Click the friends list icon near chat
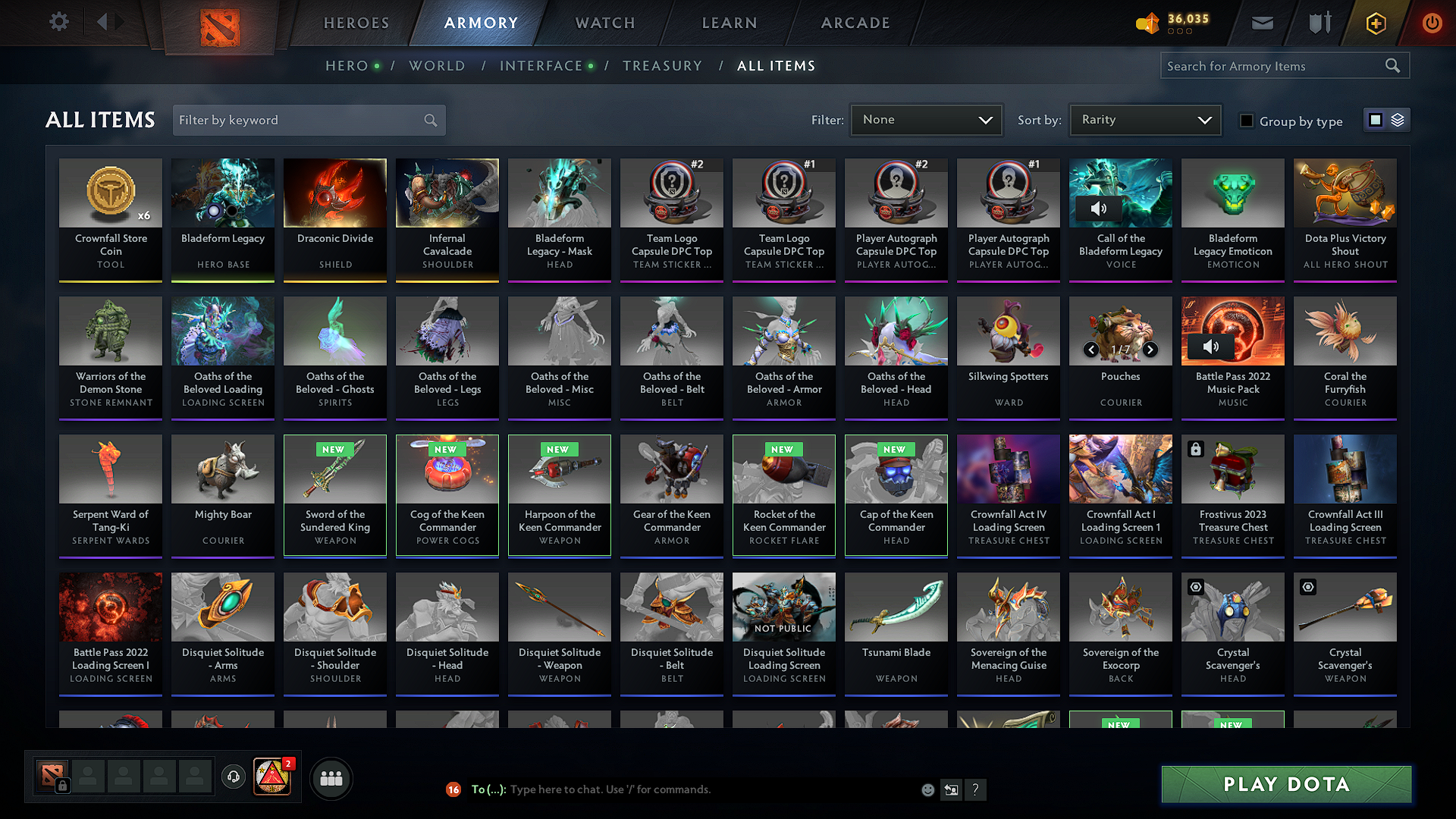This screenshot has height=819, width=1456. point(330,777)
